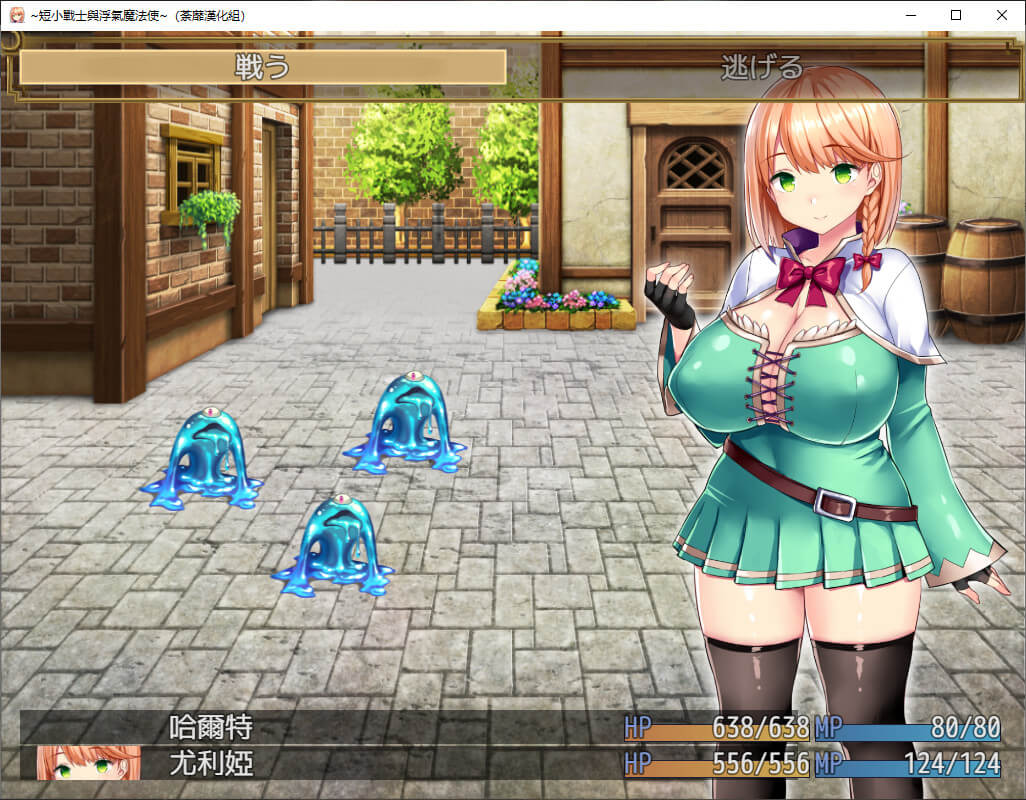Choose the 戦う (Fight) command
Image resolution: width=1026 pixels, height=800 pixels.
[262, 67]
